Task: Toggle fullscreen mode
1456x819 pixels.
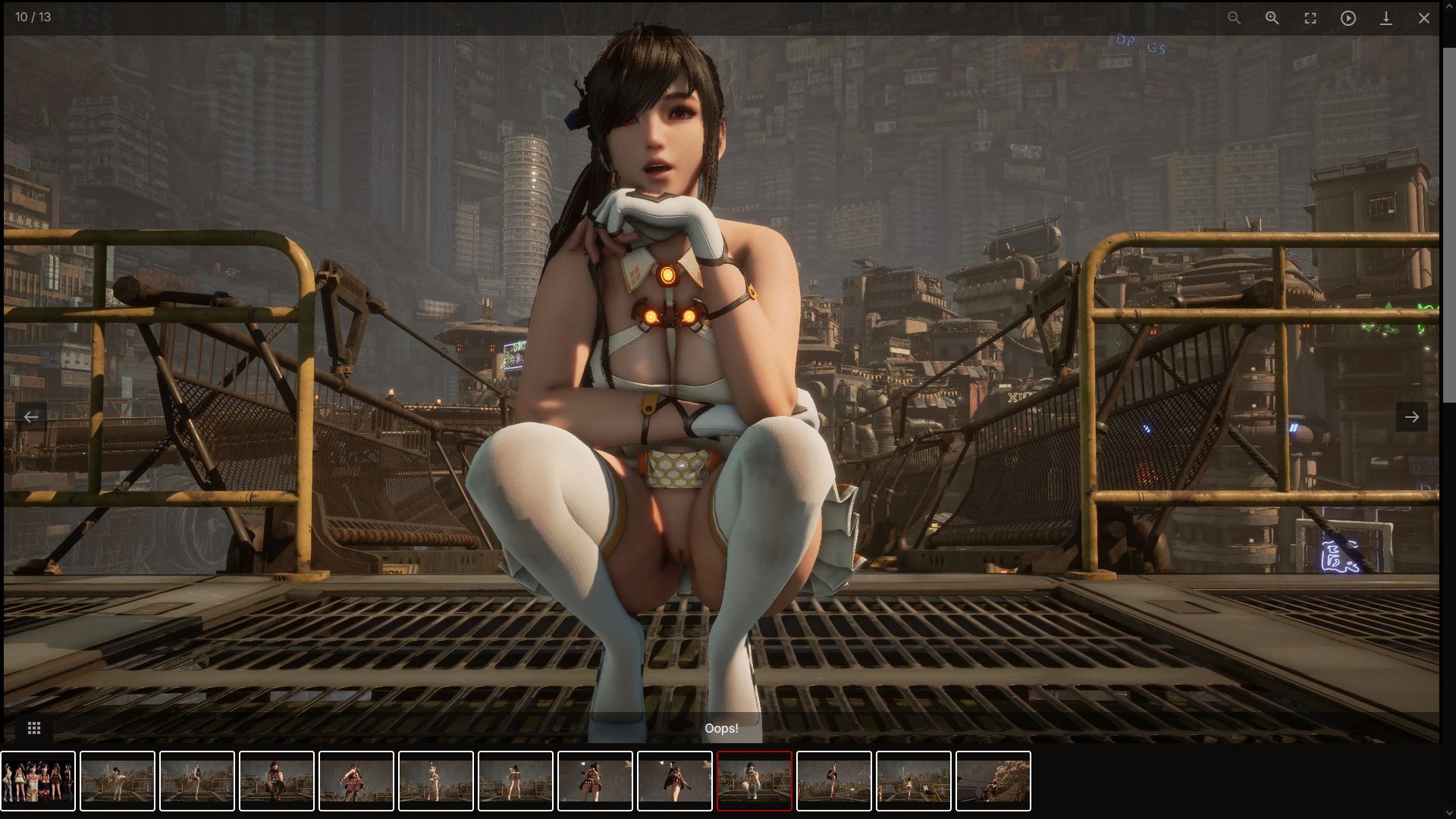Action: [x=1310, y=18]
